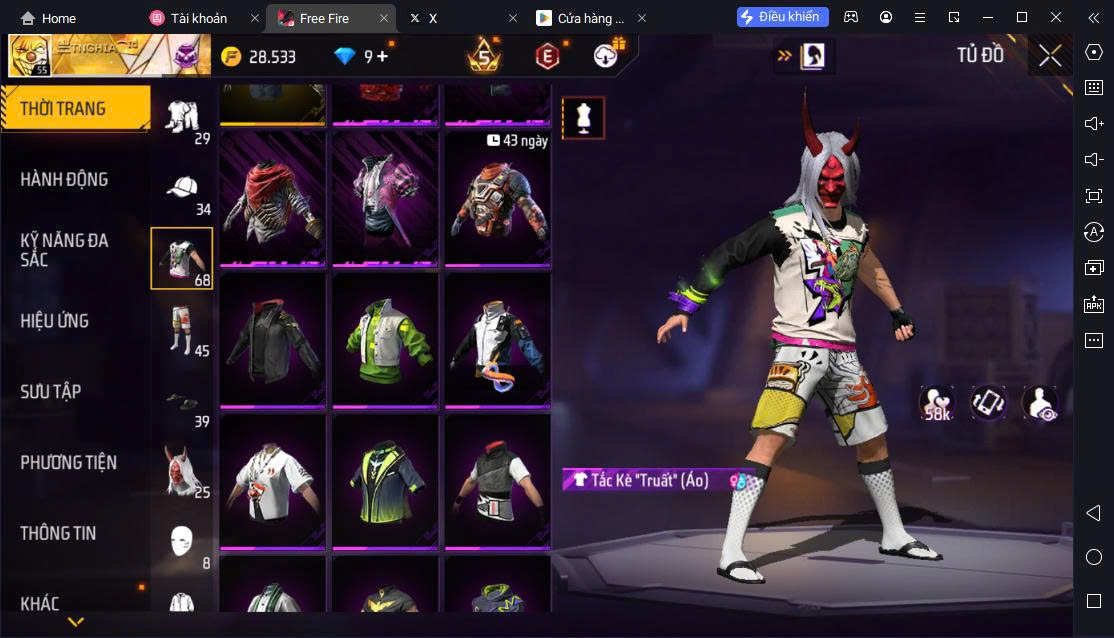1114x638 pixels.
Task: Click the mannequin preview icon
Action: (x=583, y=118)
